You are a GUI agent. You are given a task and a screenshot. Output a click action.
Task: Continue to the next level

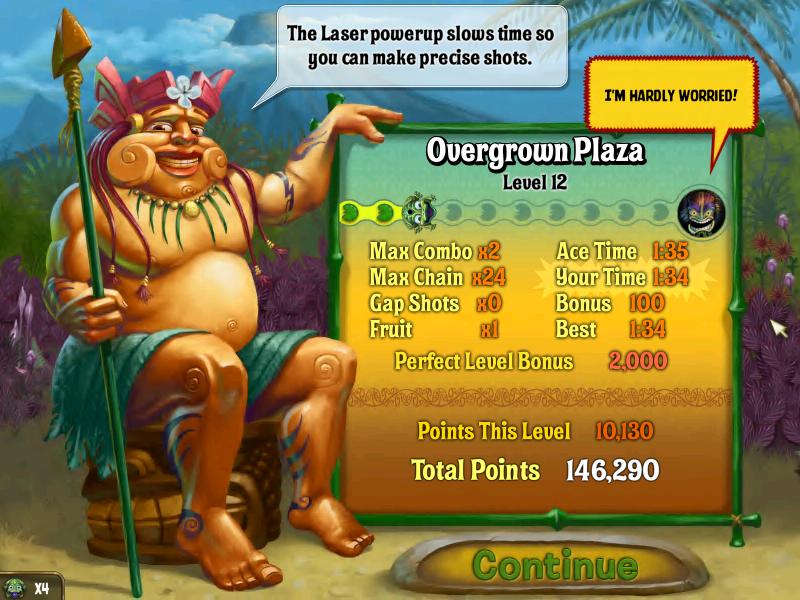554,565
